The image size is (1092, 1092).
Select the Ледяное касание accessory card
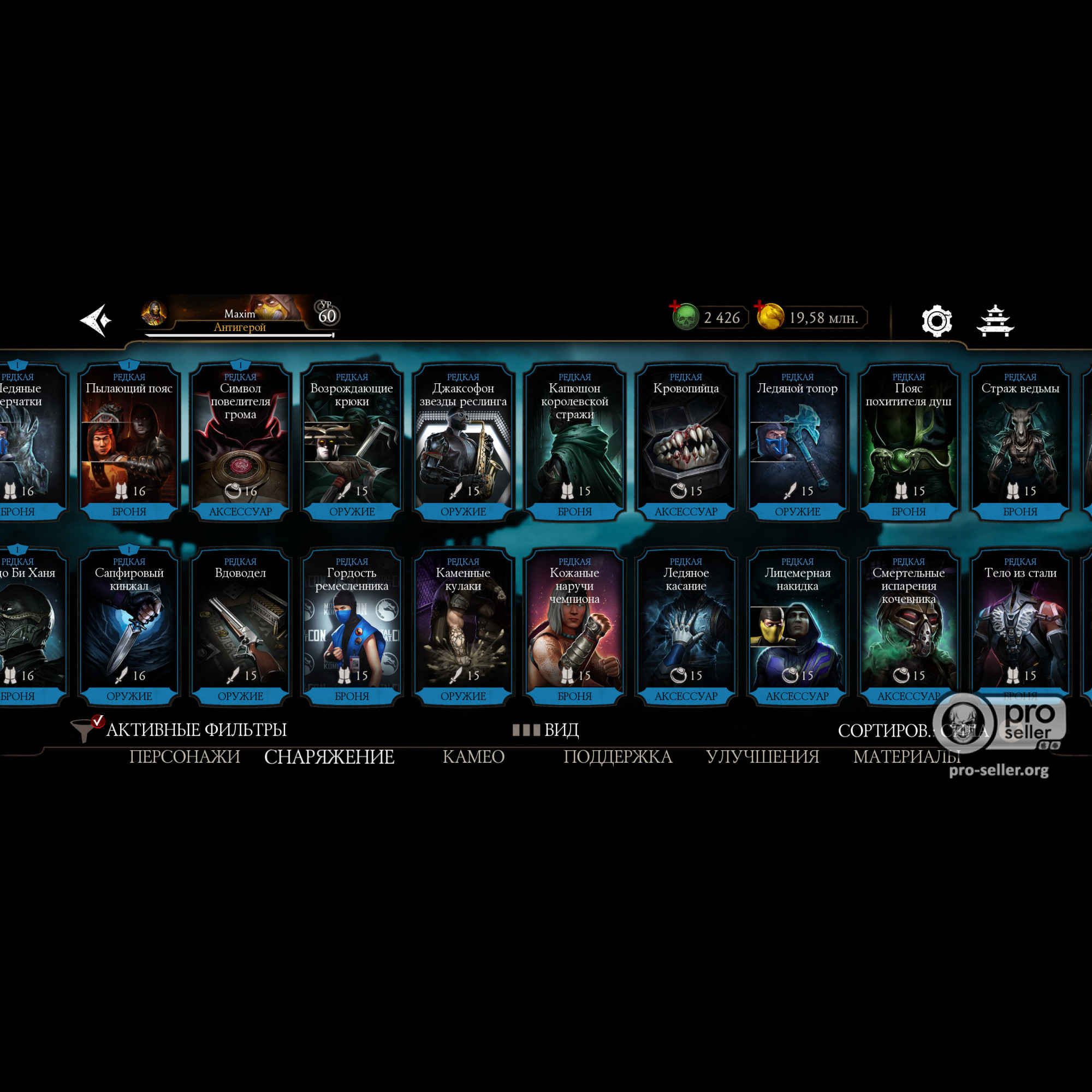(x=686, y=626)
